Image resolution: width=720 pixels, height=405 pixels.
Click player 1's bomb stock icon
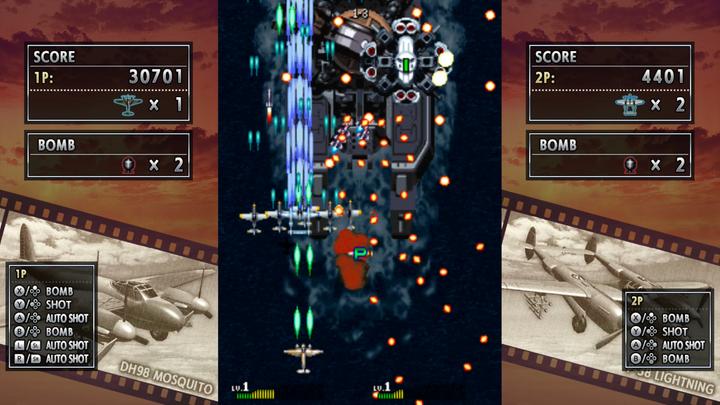[x=126, y=165]
